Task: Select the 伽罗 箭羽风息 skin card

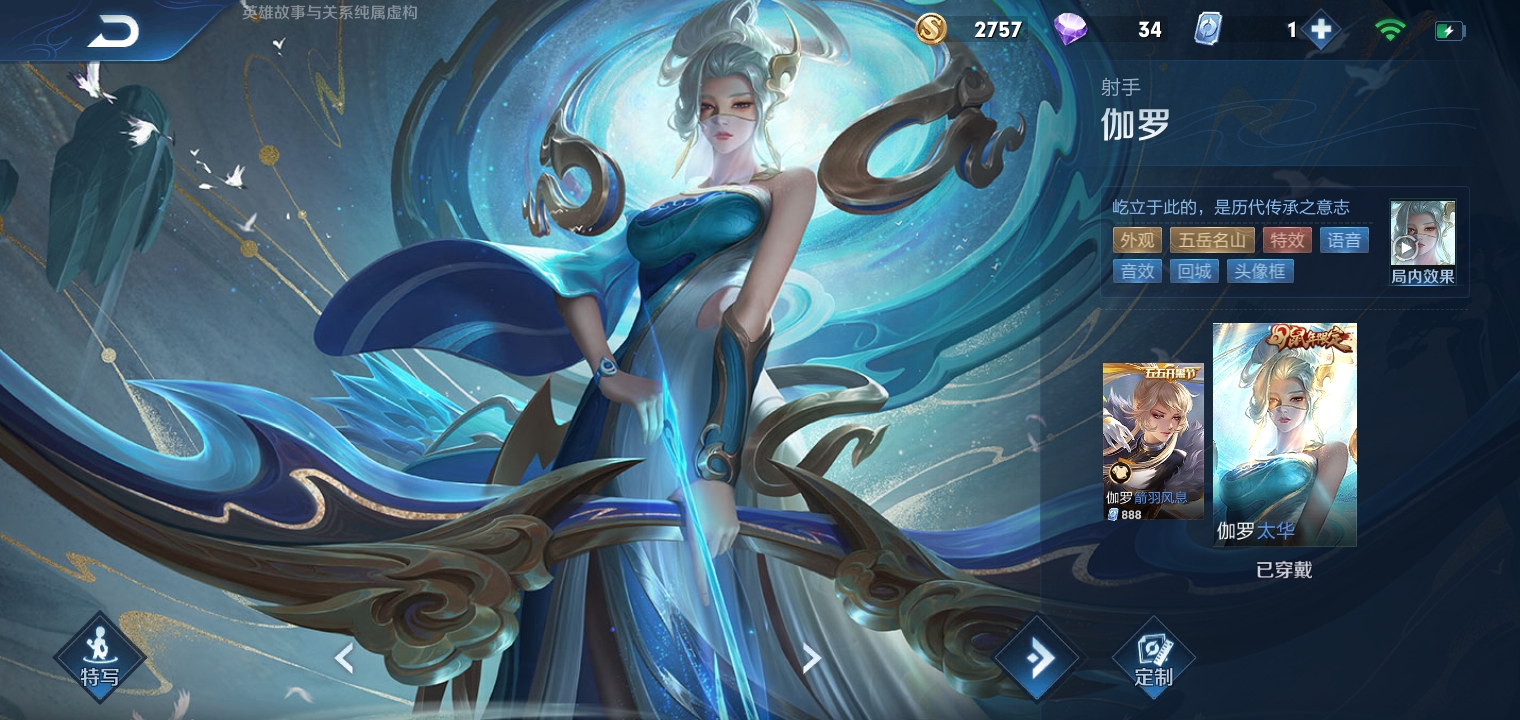Action: [x=1153, y=441]
